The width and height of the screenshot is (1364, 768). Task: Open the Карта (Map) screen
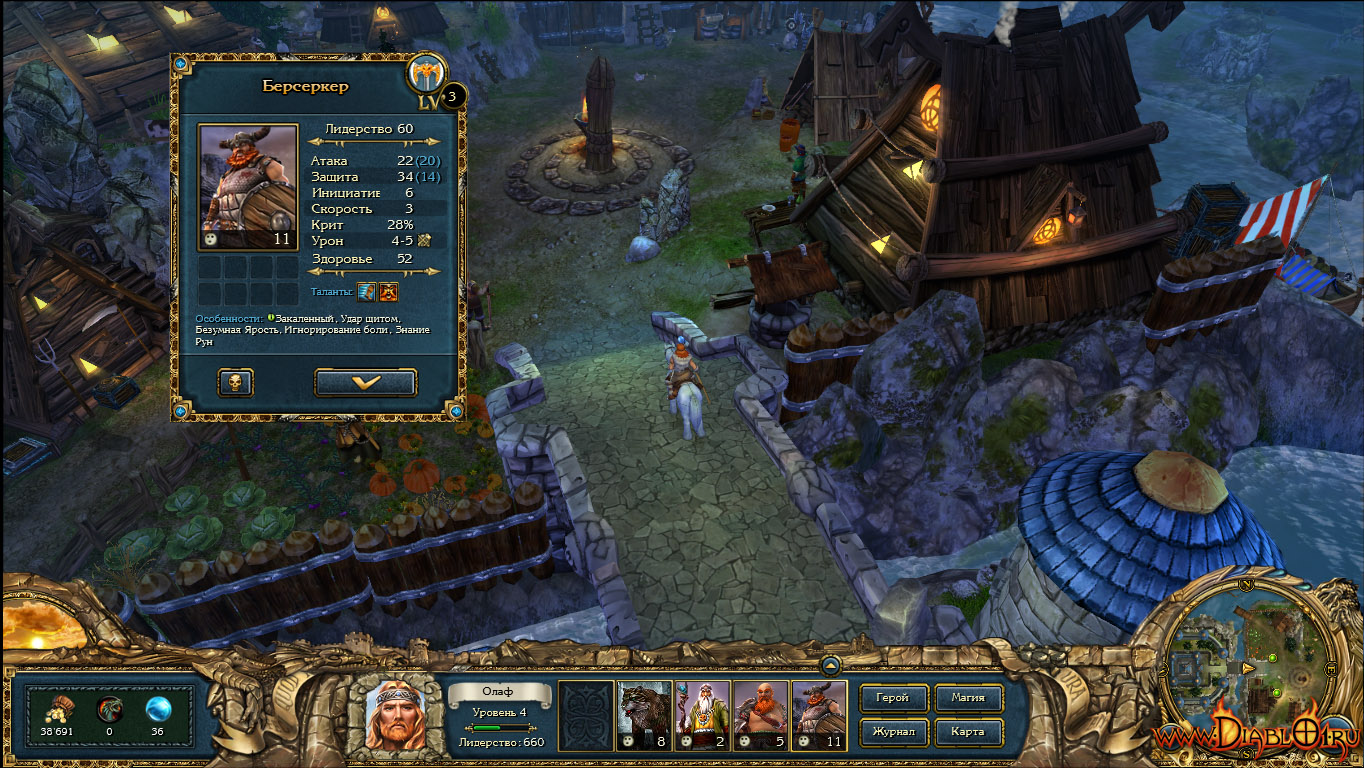[967, 731]
